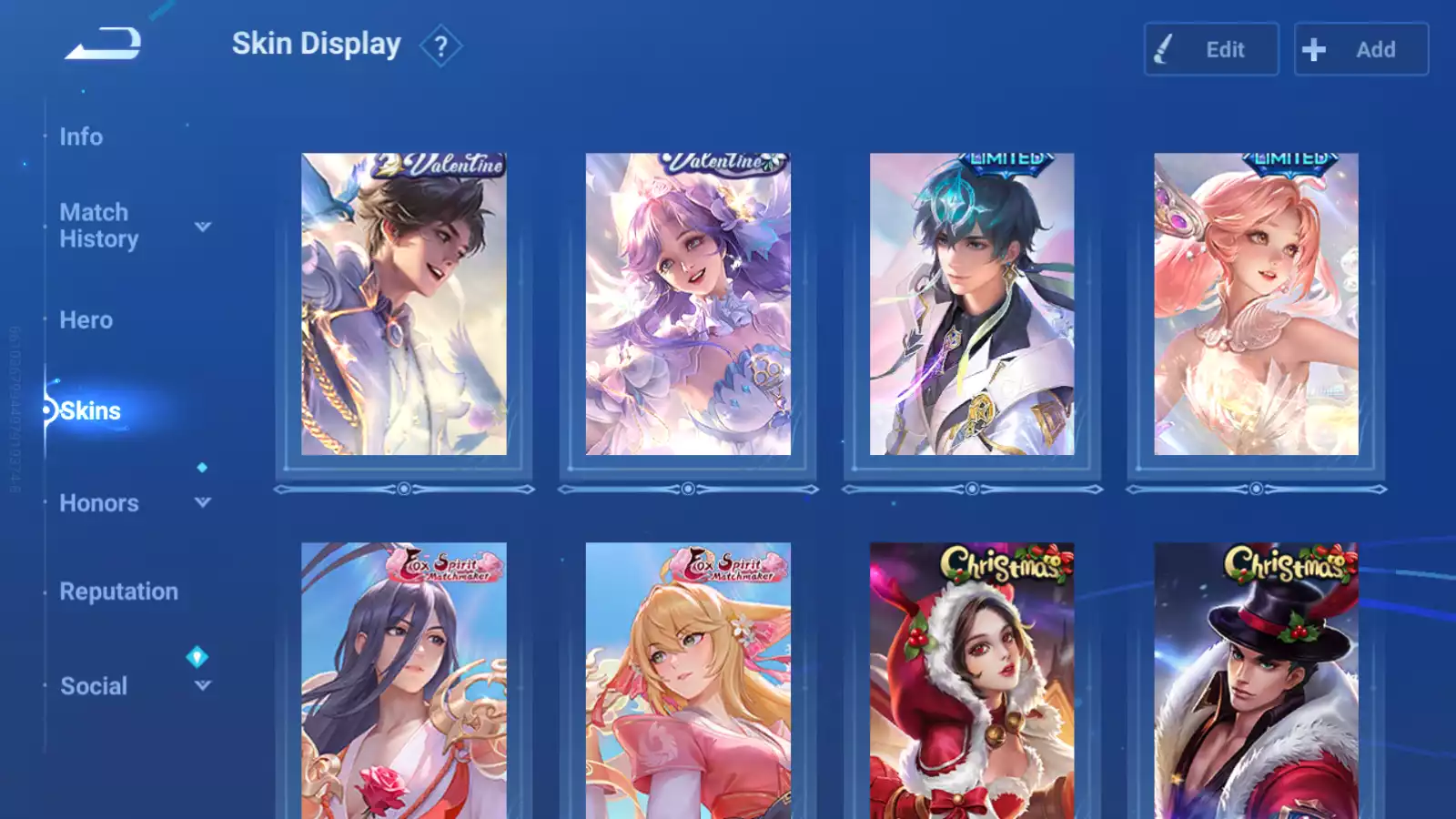Select the Valentine skin with brown-haired man

click(404, 304)
